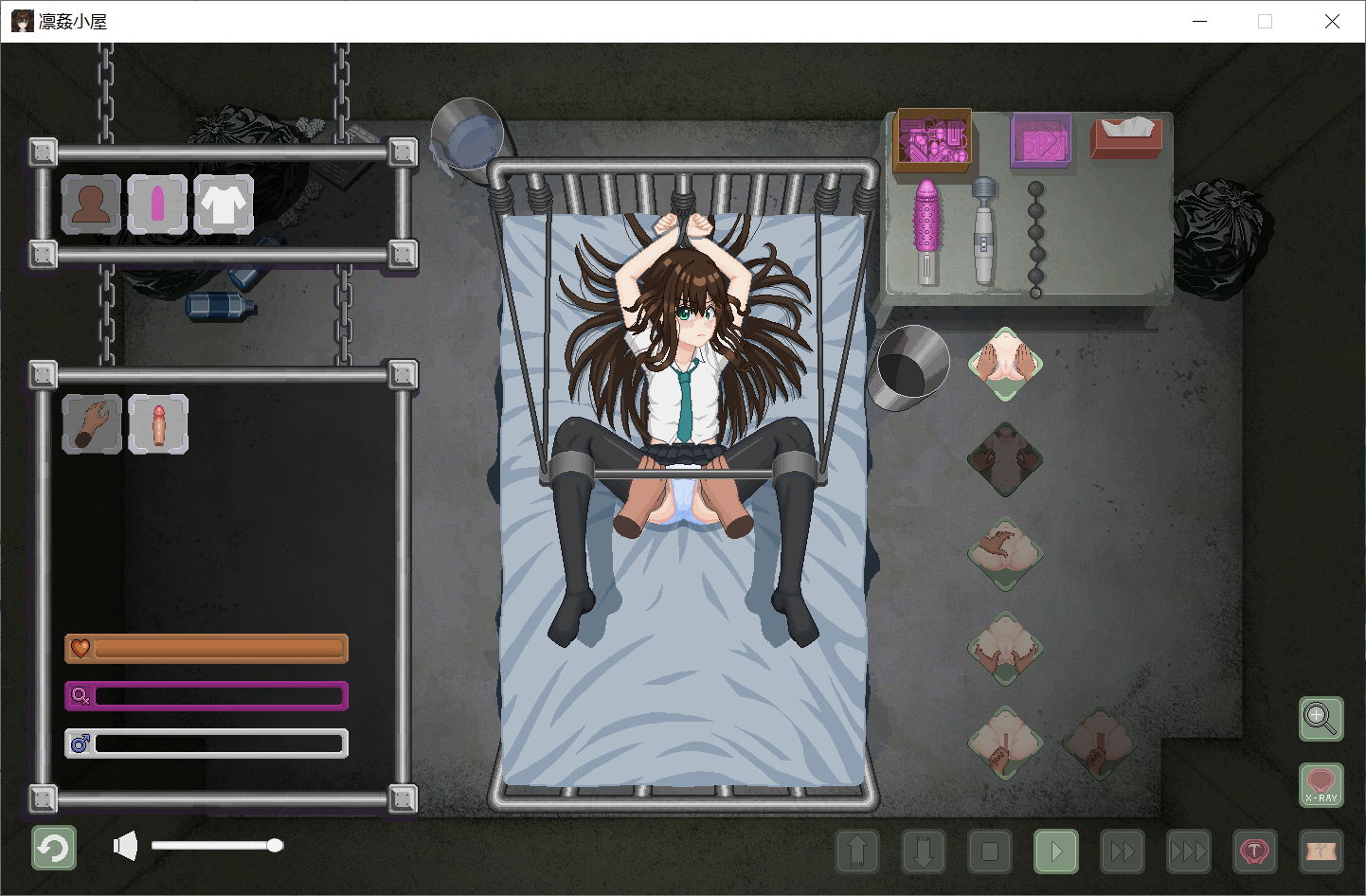This screenshot has height=896, width=1366.
Task: Activate maximum speed with triple-arrow button
Action: tap(1189, 851)
